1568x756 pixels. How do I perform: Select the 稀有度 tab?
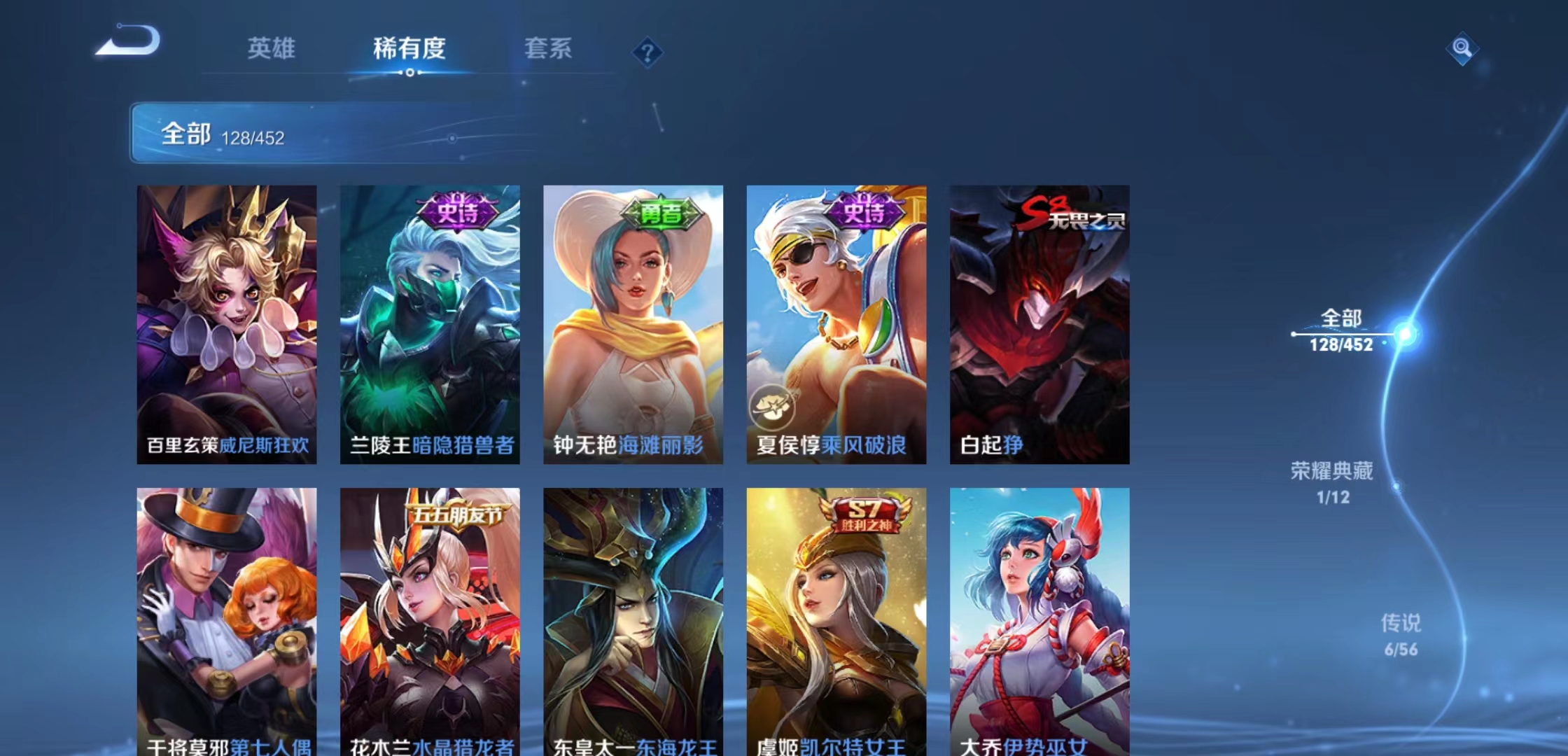tap(409, 49)
